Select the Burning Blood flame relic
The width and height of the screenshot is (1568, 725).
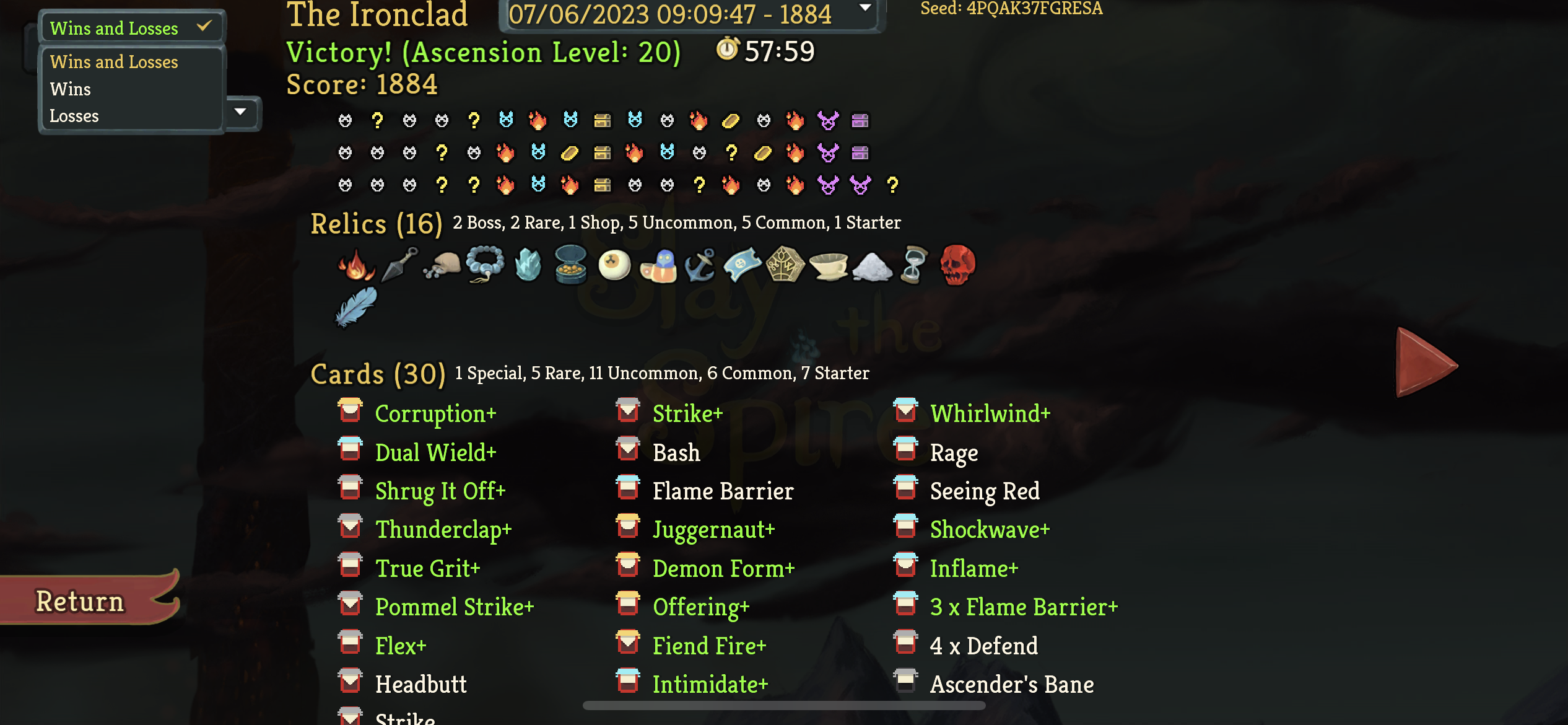356,266
